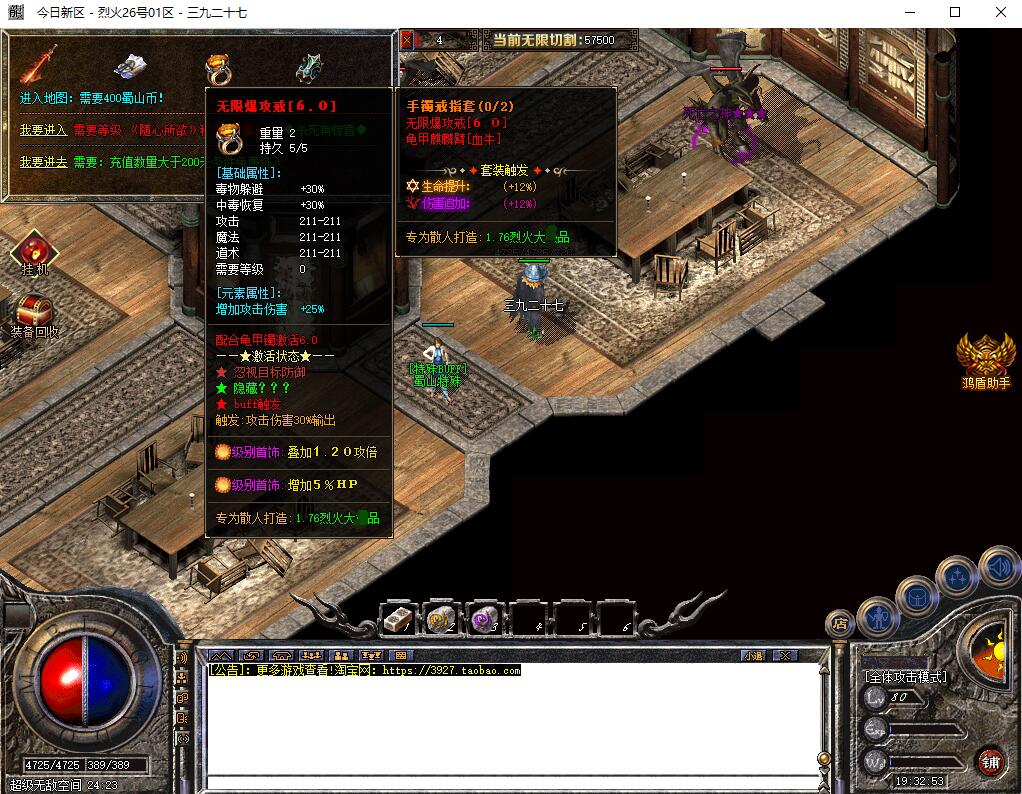This screenshot has width=1022, height=794.
Task: Open the 装备回收 equipment recycle chest
Action: click(x=34, y=311)
